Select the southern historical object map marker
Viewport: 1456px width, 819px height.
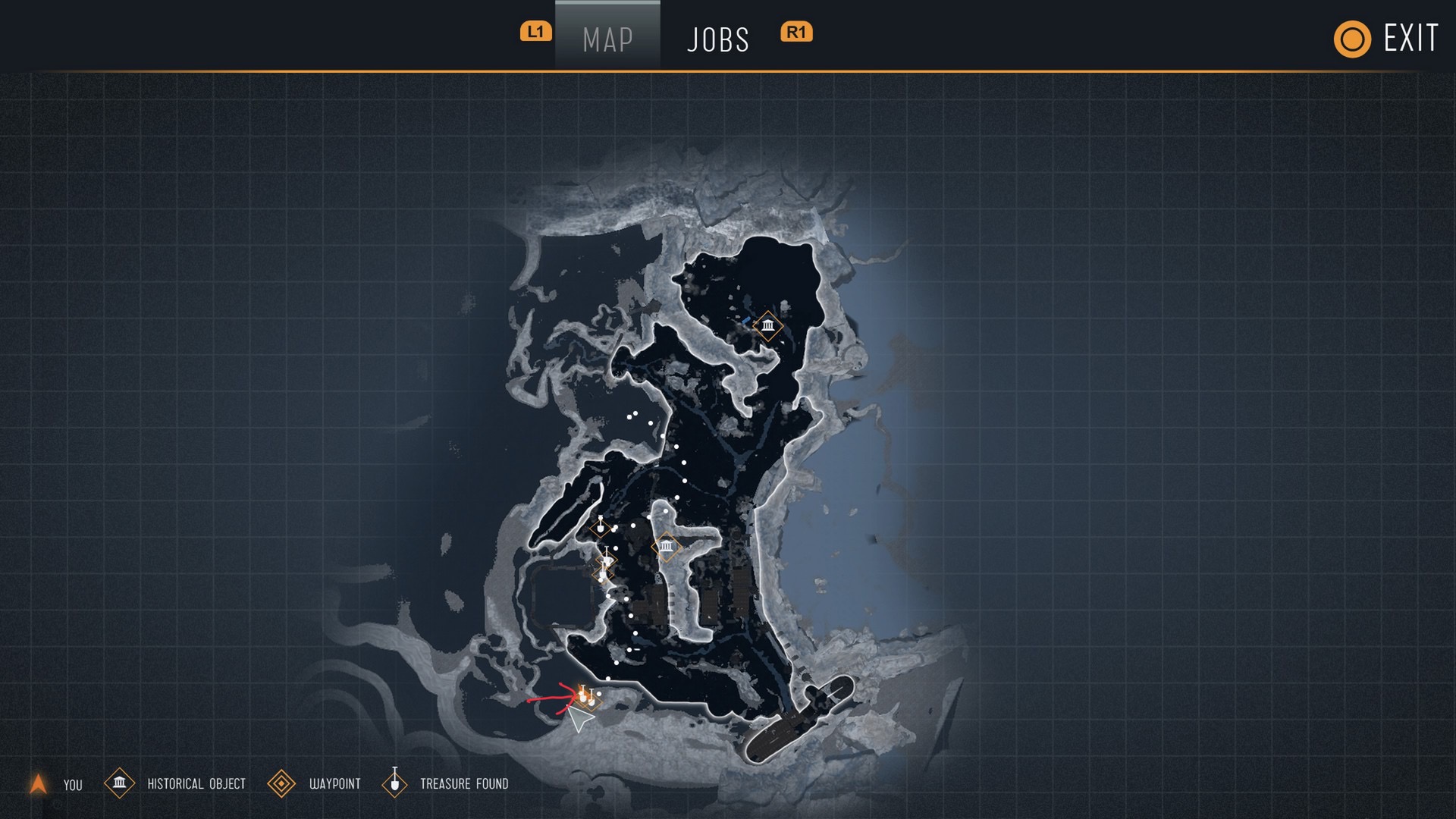click(x=666, y=546)
